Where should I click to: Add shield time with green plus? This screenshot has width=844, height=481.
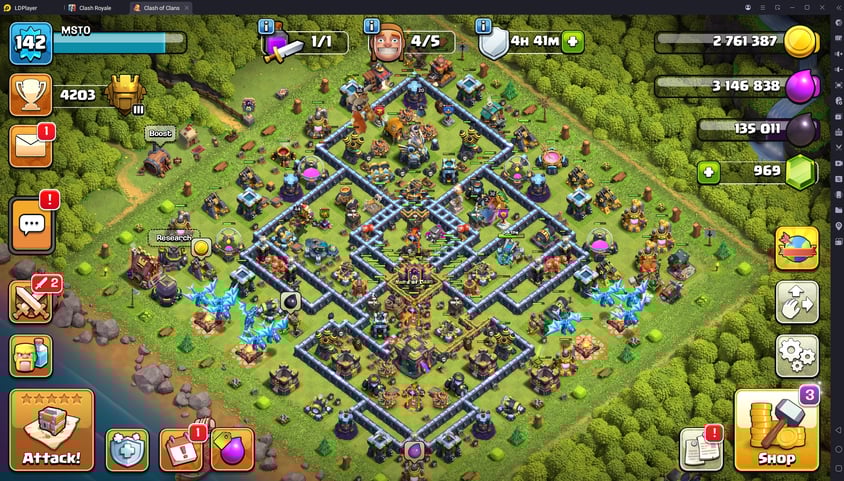pyautogui.click(x=573, y=42)
